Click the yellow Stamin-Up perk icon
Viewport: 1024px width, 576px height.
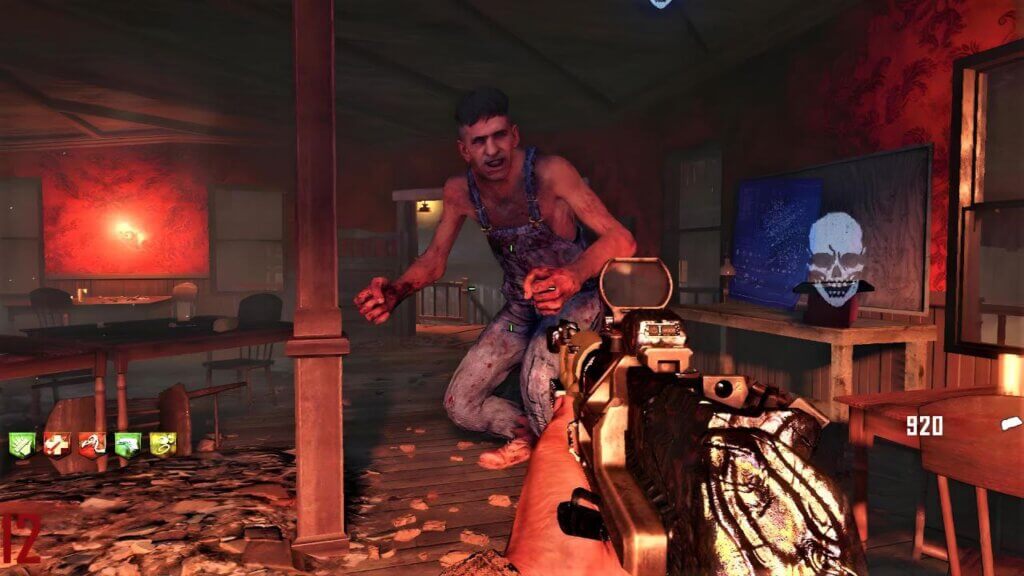coord(162,444)
